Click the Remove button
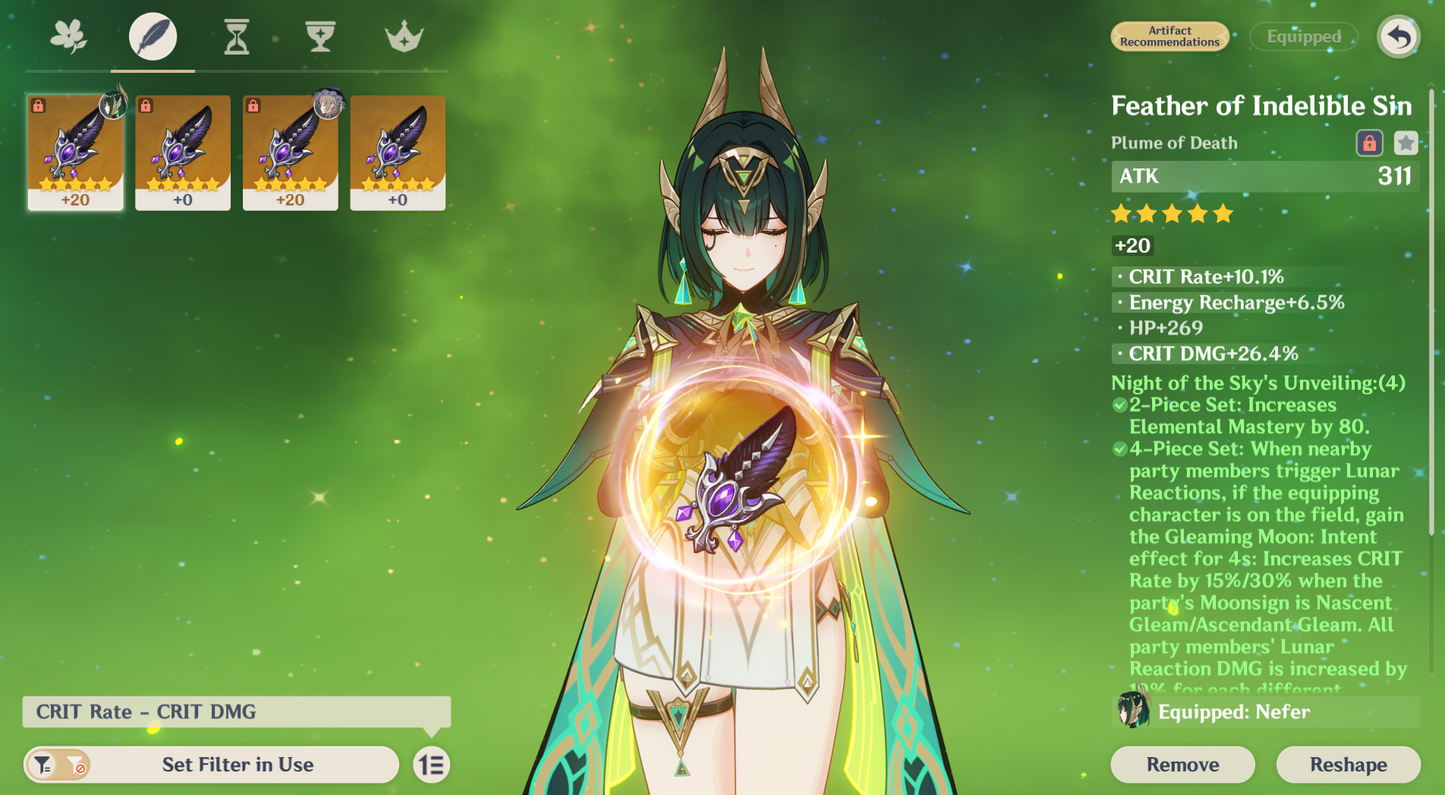Viewport: 1445px width, 795px height. click(x=1182, y=764)
